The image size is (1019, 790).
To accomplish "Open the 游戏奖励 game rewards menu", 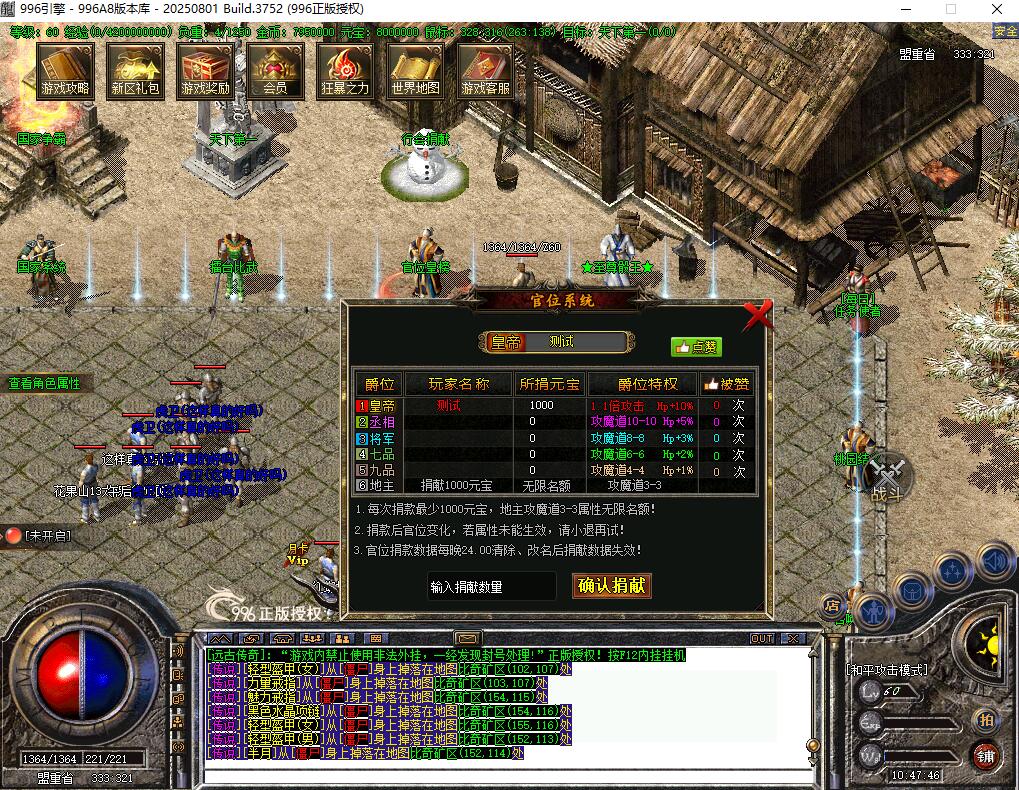I will [x=205, y=72].
